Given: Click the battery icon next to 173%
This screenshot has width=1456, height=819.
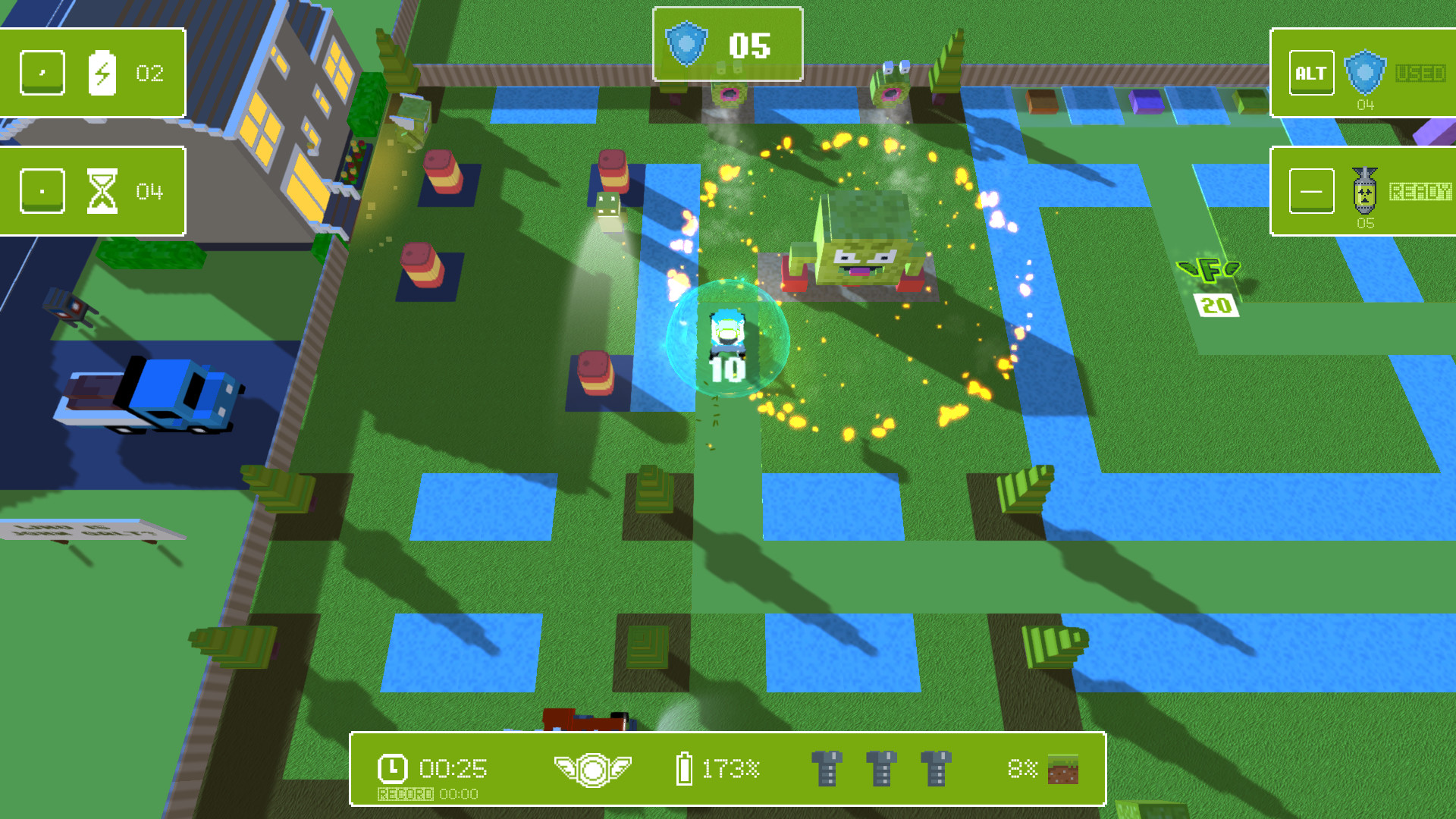Looking at the screenshot, I should point(685,767).
